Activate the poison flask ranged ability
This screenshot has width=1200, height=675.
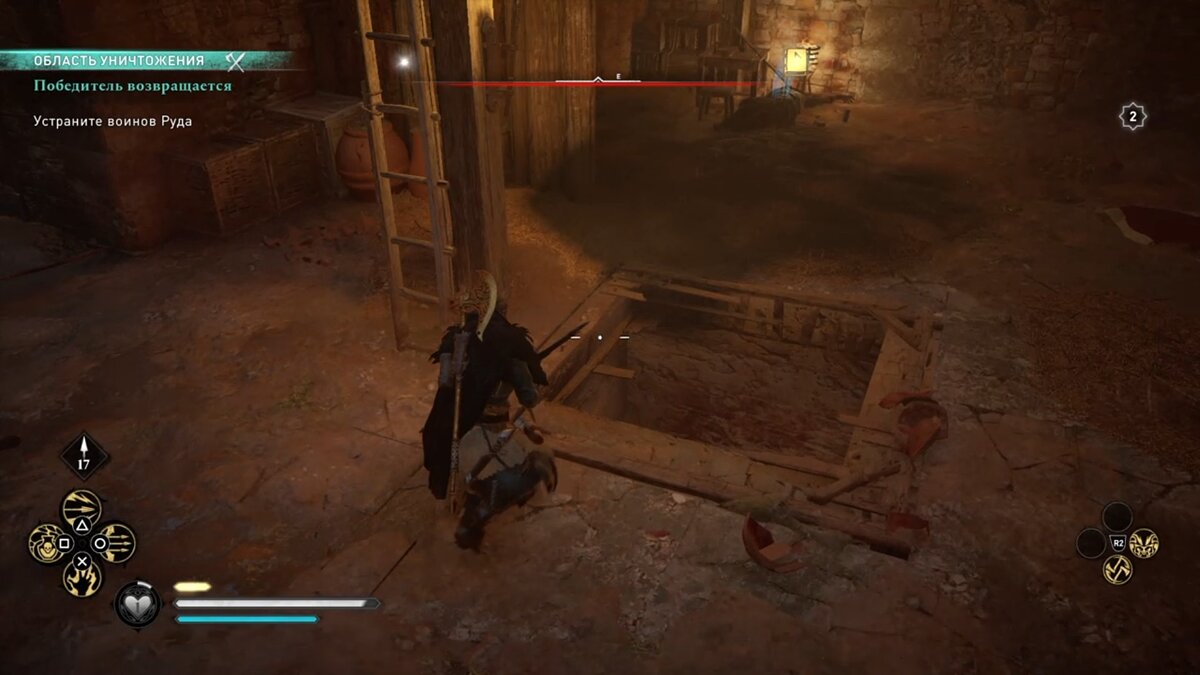click(47, 543)
